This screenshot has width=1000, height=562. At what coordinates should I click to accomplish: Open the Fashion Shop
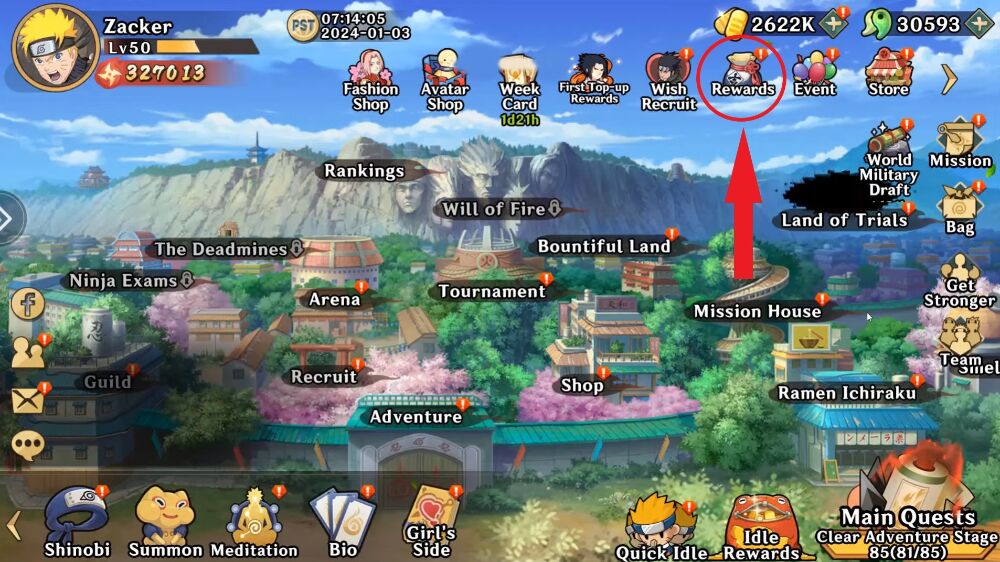(x=370, y=80)
